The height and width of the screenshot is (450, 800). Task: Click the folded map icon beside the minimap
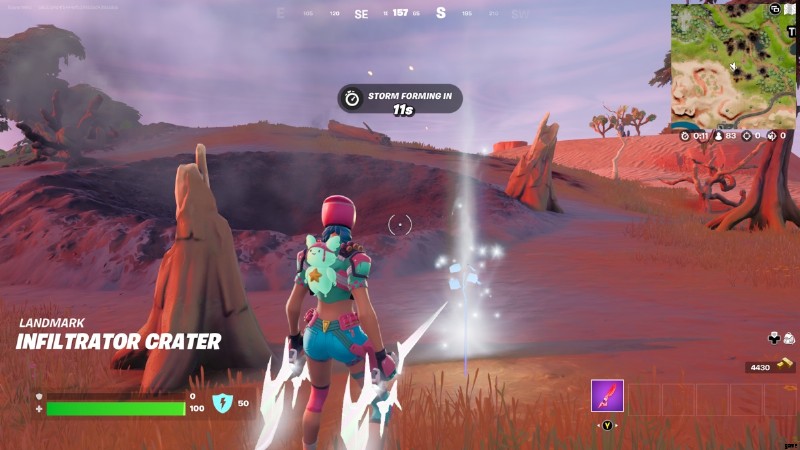click(x=789, y=9)
